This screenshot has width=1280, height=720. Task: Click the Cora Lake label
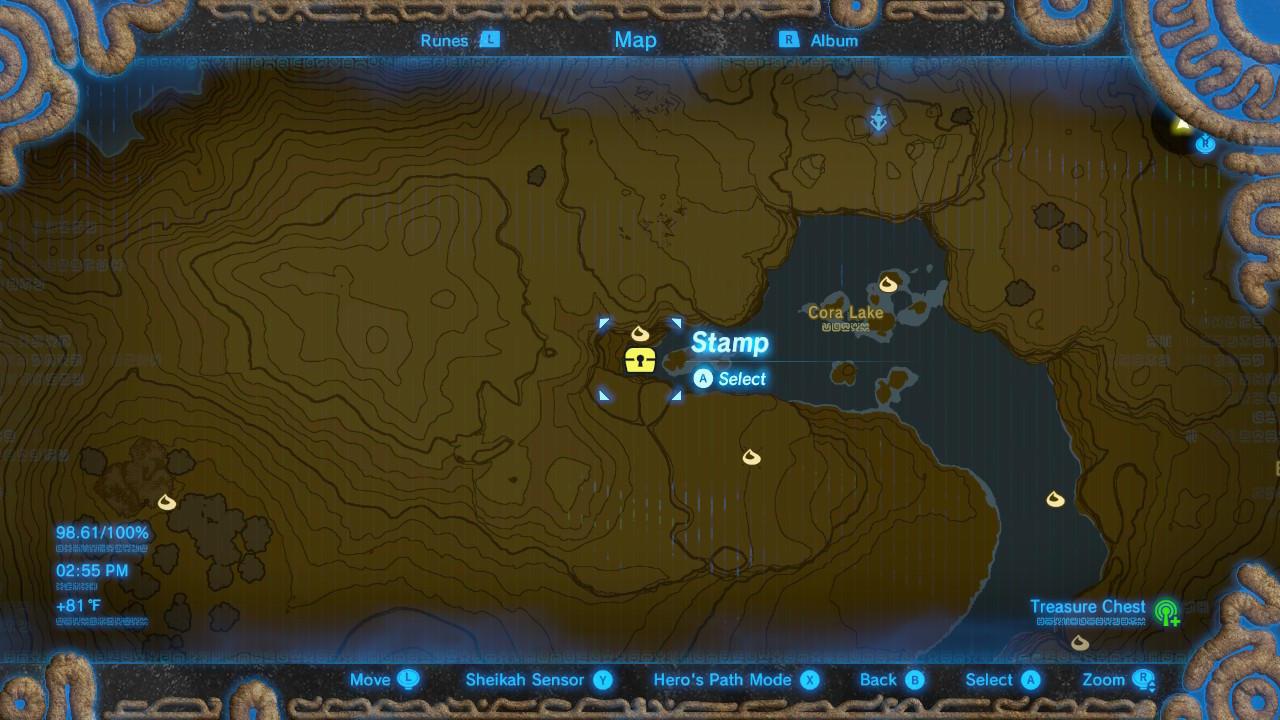click(x=845, y=312)
